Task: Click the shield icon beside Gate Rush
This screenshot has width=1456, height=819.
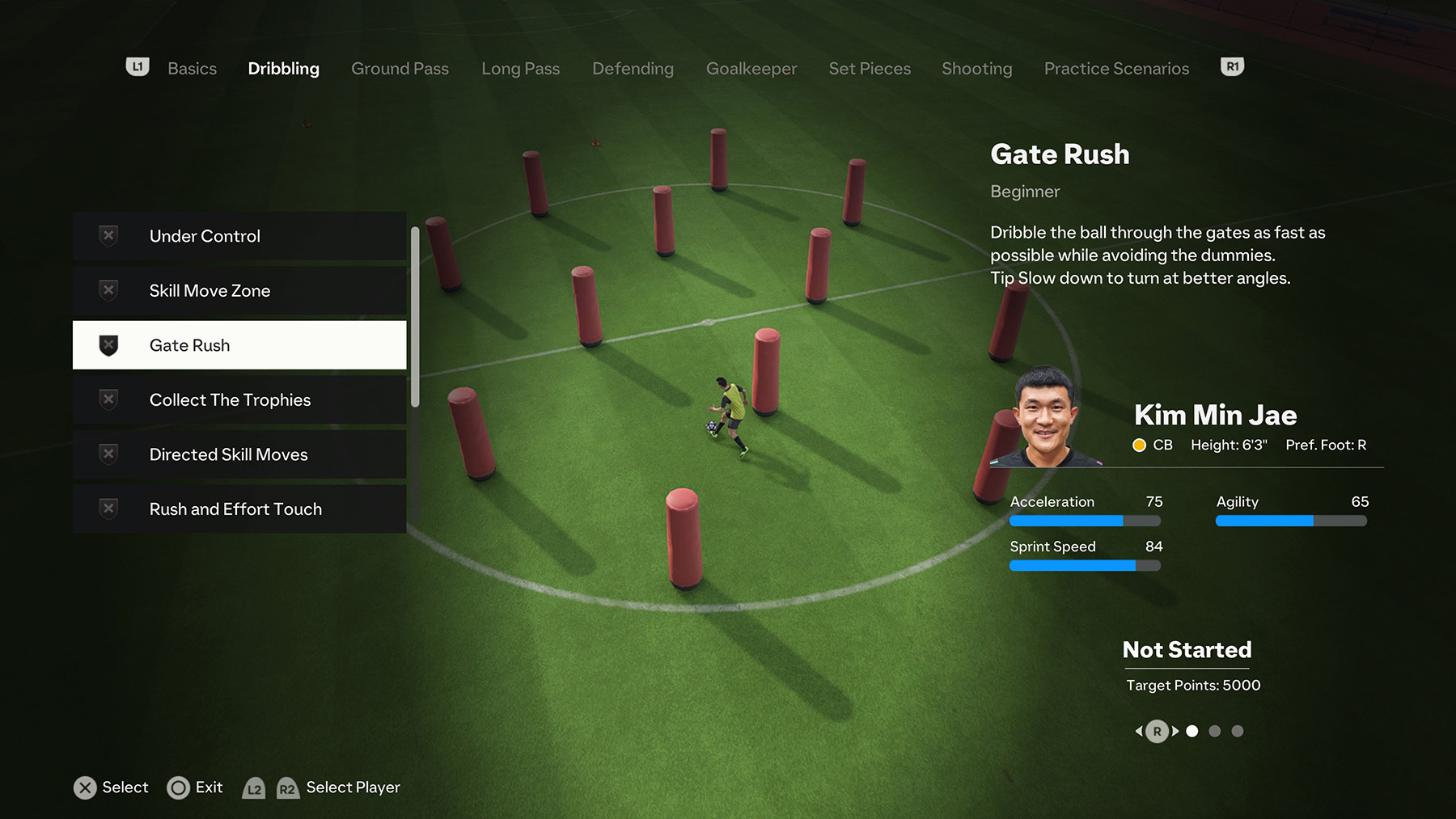Action: coord(108,344)
